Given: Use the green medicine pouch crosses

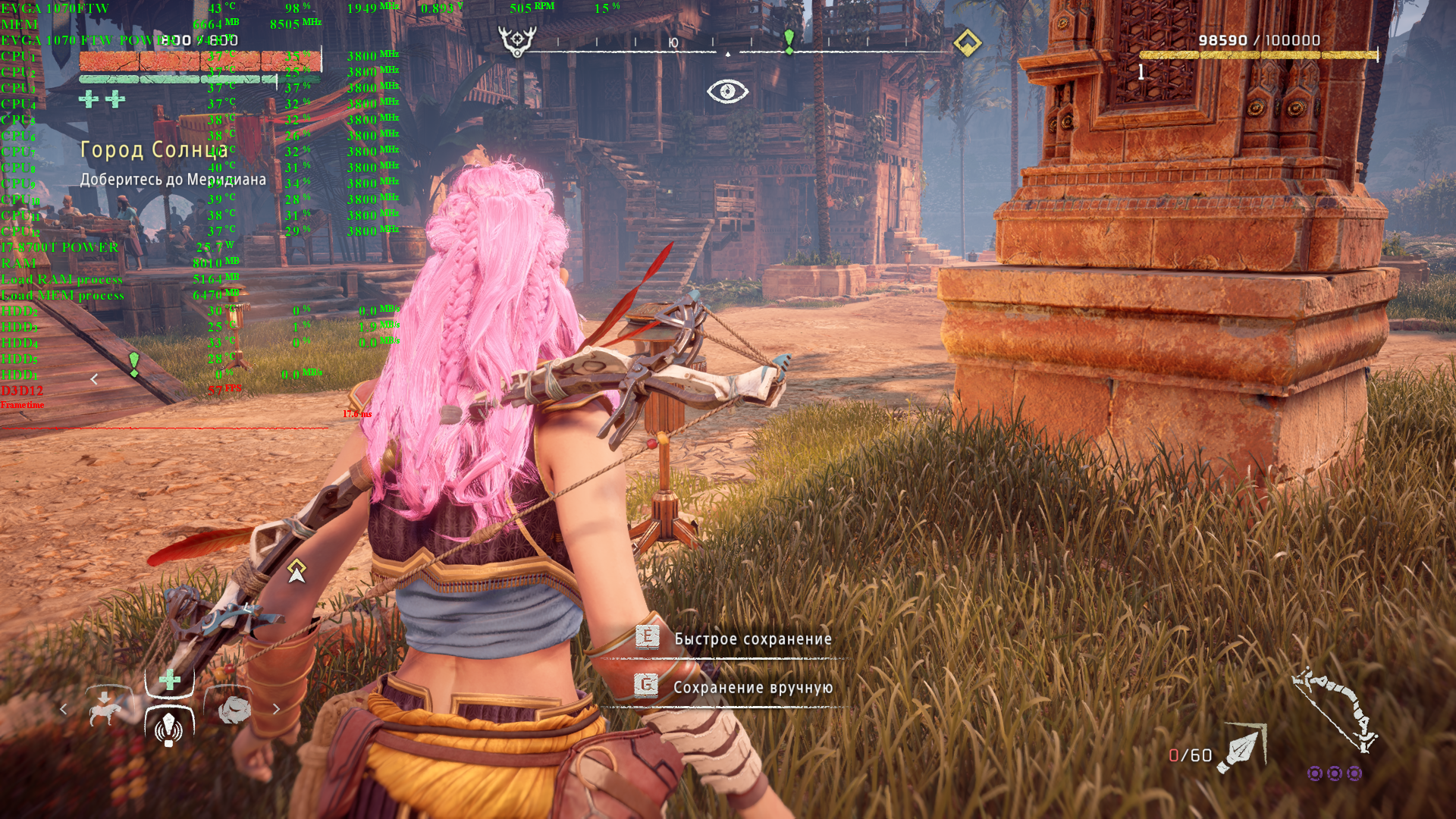Looking at the screenshot, I should pyautogui.click(x=102, y=99).
